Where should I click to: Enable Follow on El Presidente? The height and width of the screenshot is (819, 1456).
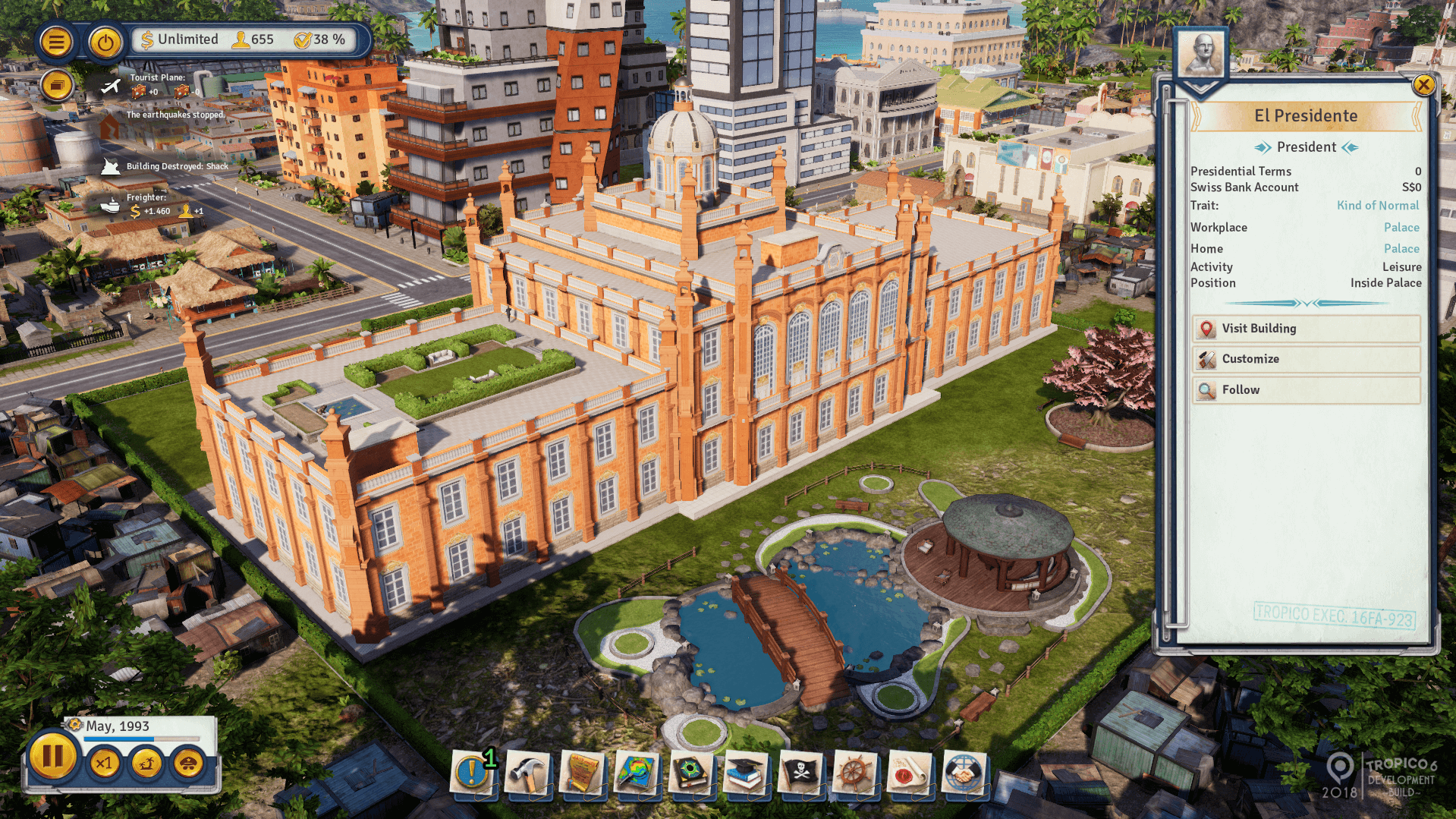[1306, 389]
